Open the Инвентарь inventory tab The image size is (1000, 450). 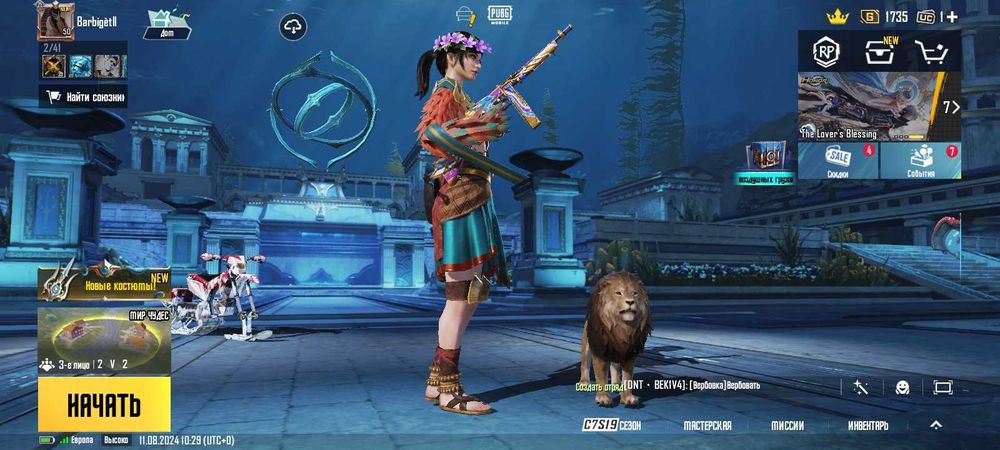click(868, 425)
